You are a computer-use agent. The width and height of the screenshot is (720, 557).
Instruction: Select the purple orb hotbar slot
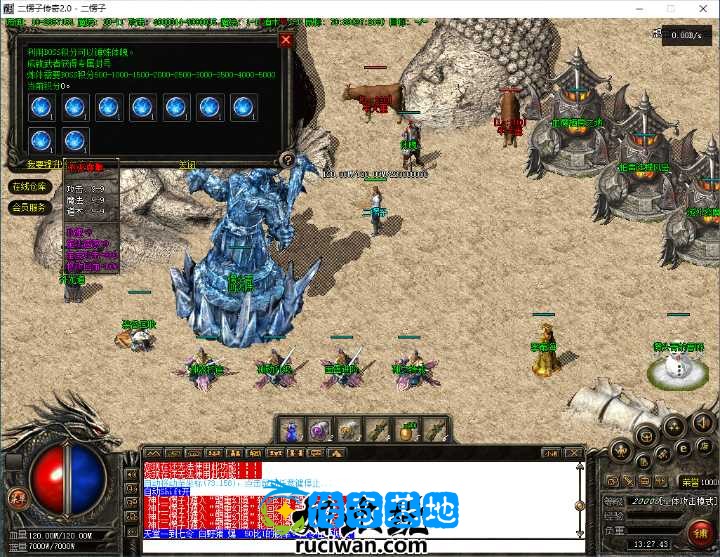coord(320,431)
